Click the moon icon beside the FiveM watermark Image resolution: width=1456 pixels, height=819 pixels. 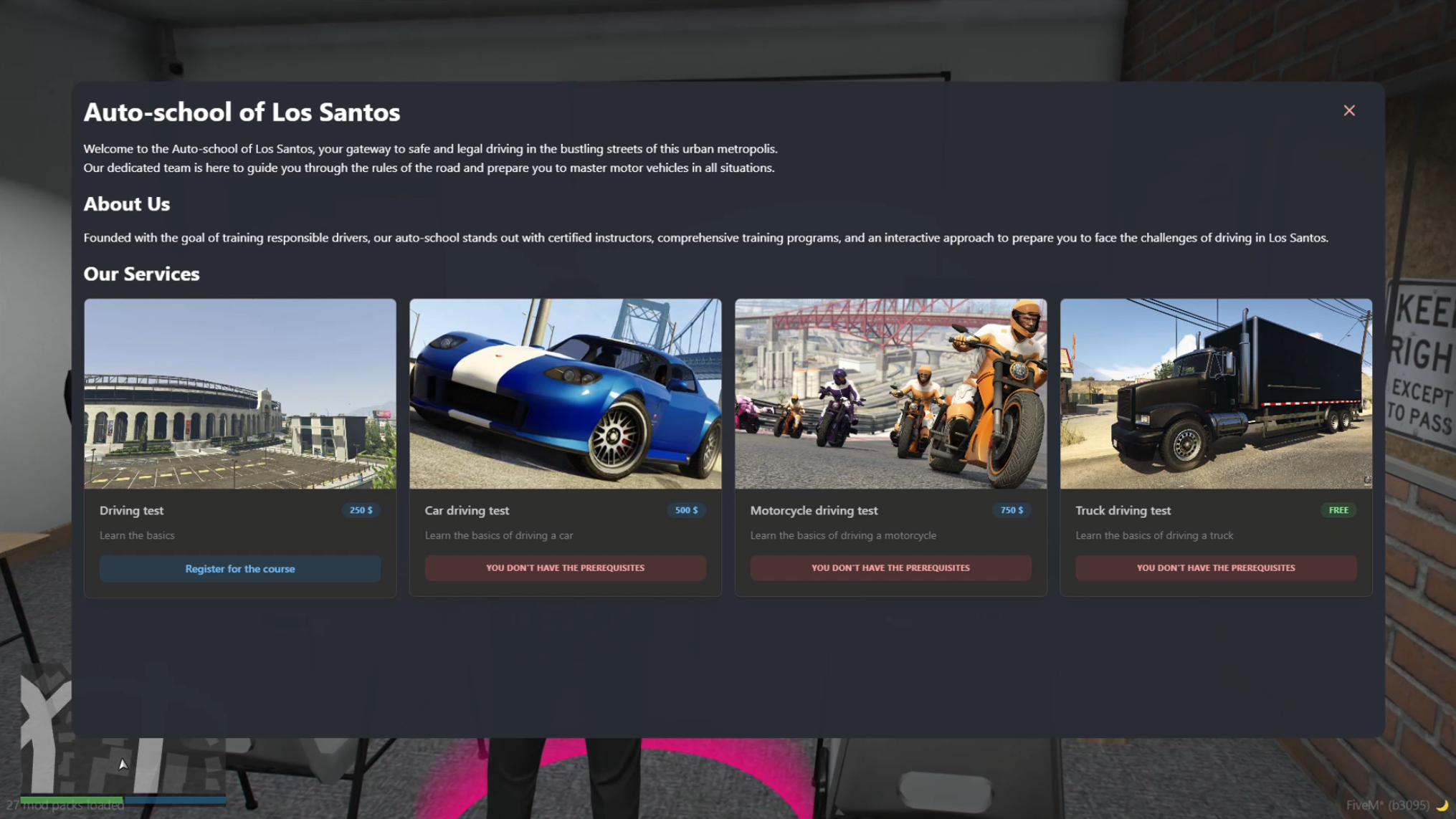[x=1446, y=805]
